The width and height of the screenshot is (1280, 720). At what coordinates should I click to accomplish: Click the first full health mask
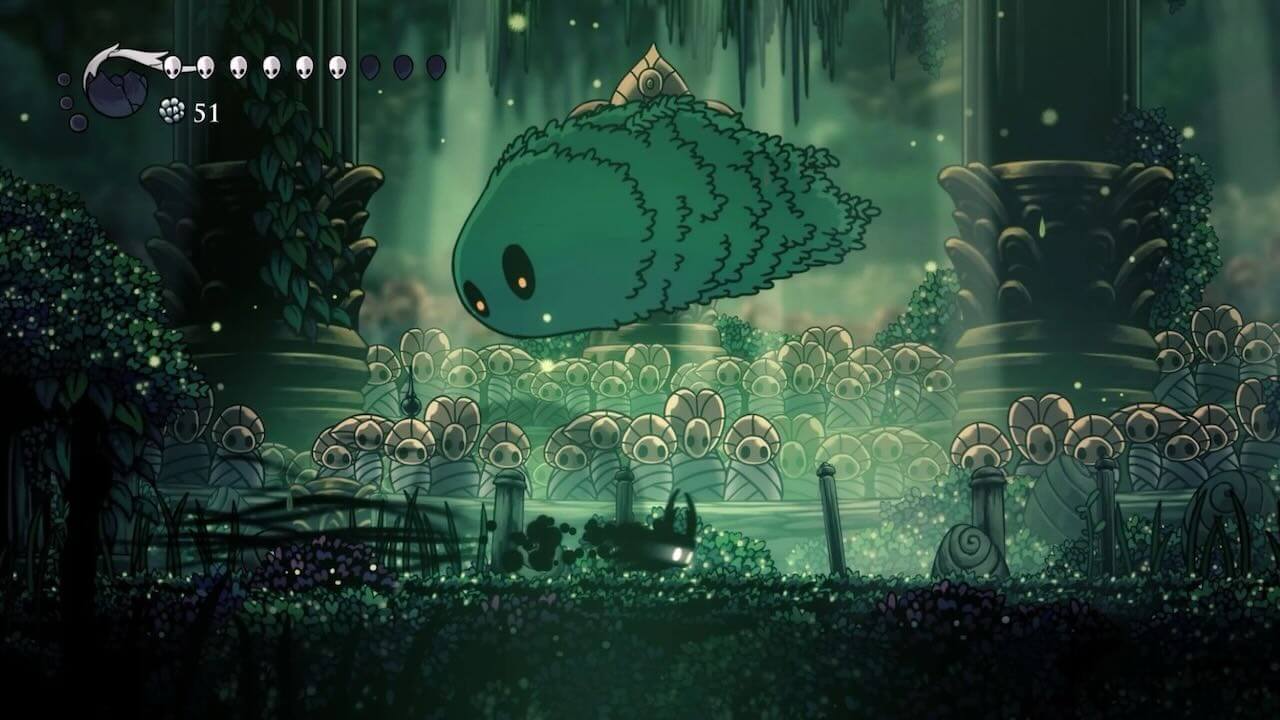pyautogui.click(x=173, y=66)
